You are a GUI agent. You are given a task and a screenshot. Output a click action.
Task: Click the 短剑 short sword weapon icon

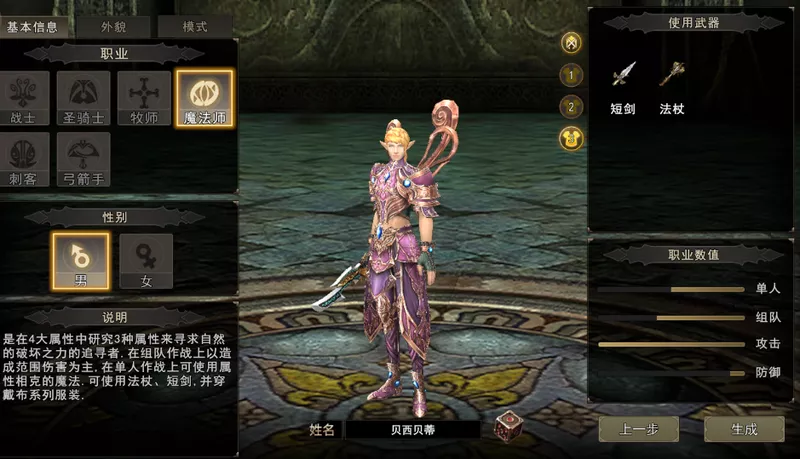624,76
